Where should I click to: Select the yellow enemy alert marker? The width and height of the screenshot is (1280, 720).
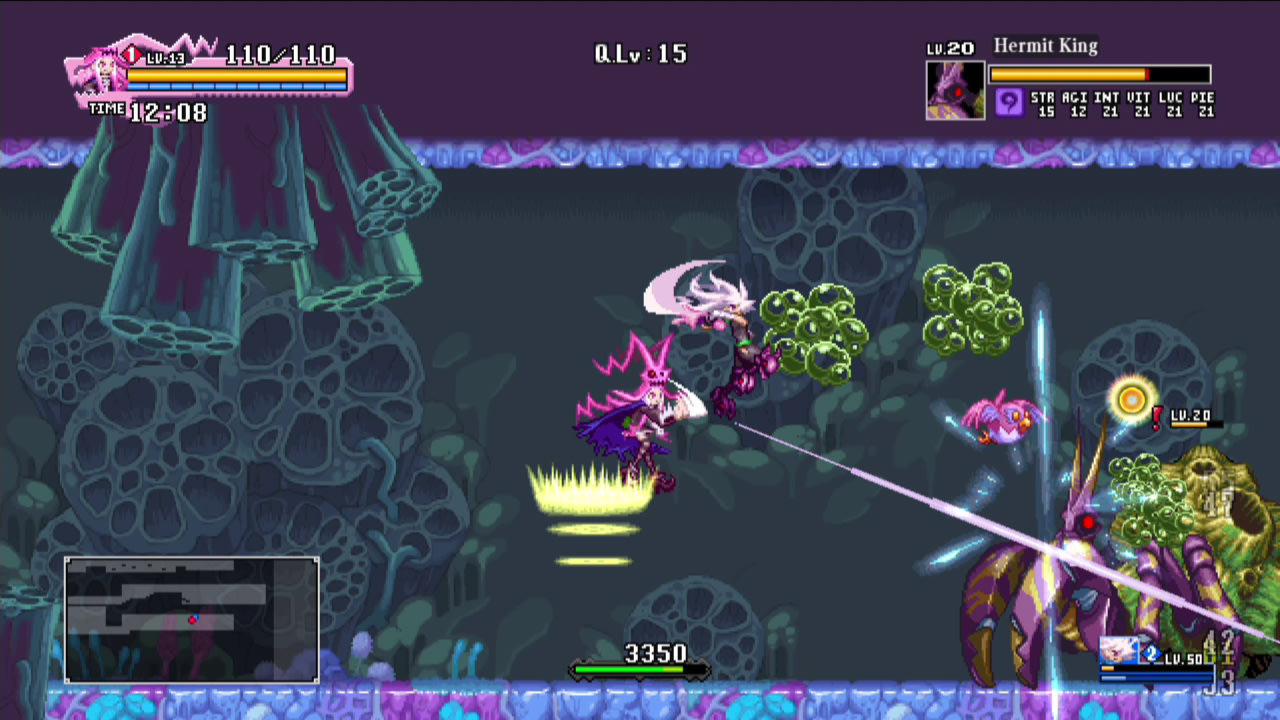tap(1131, 399)
